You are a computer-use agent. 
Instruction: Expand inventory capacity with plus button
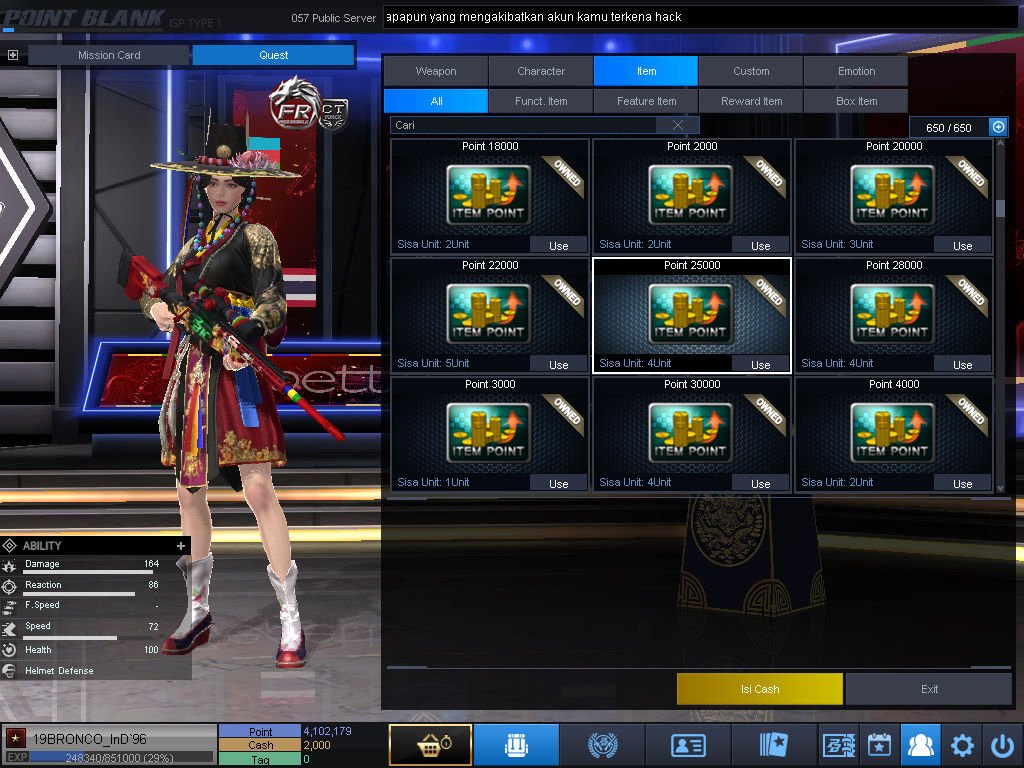pyautogui.click(x=998, y=127)
